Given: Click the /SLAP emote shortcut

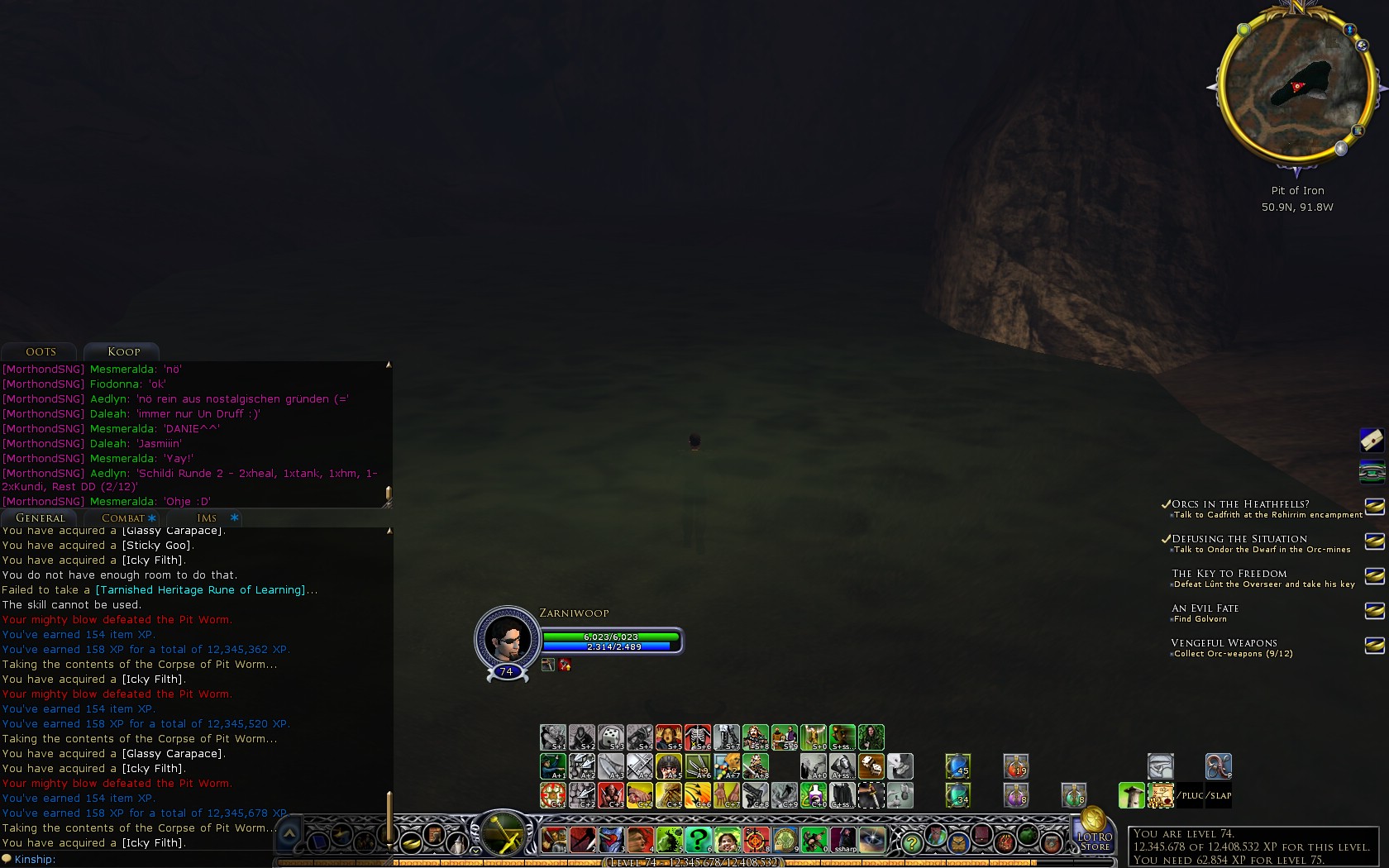Looking at the screenshot, I should (x=1220, y=795).
